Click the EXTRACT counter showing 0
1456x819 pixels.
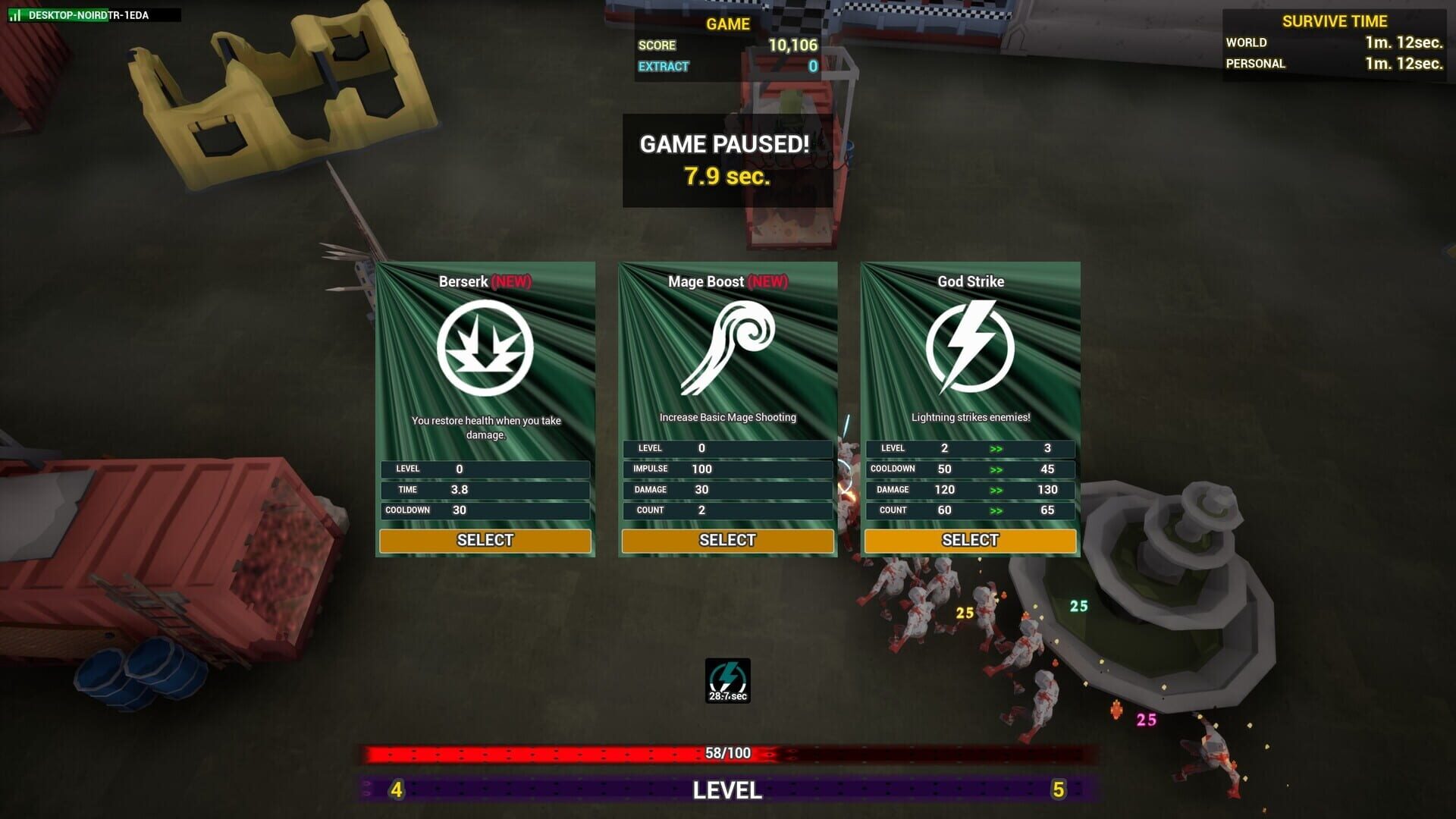[x=813, y=66]
